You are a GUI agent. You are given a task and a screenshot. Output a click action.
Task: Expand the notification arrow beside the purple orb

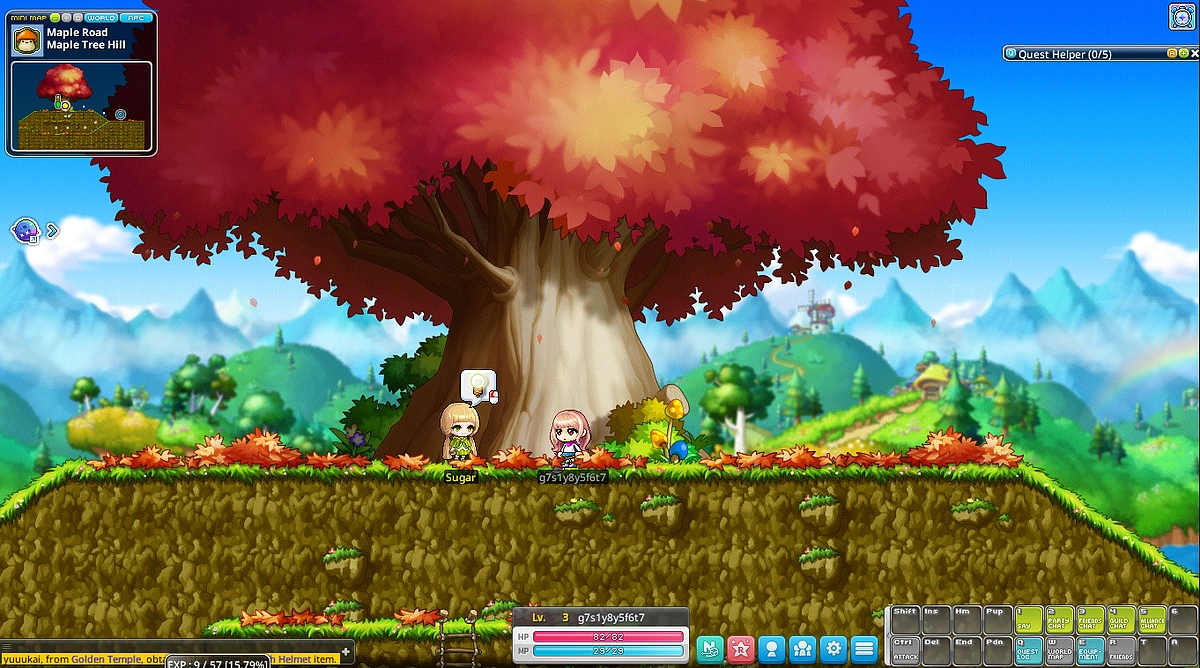click(x=52, y=231)
